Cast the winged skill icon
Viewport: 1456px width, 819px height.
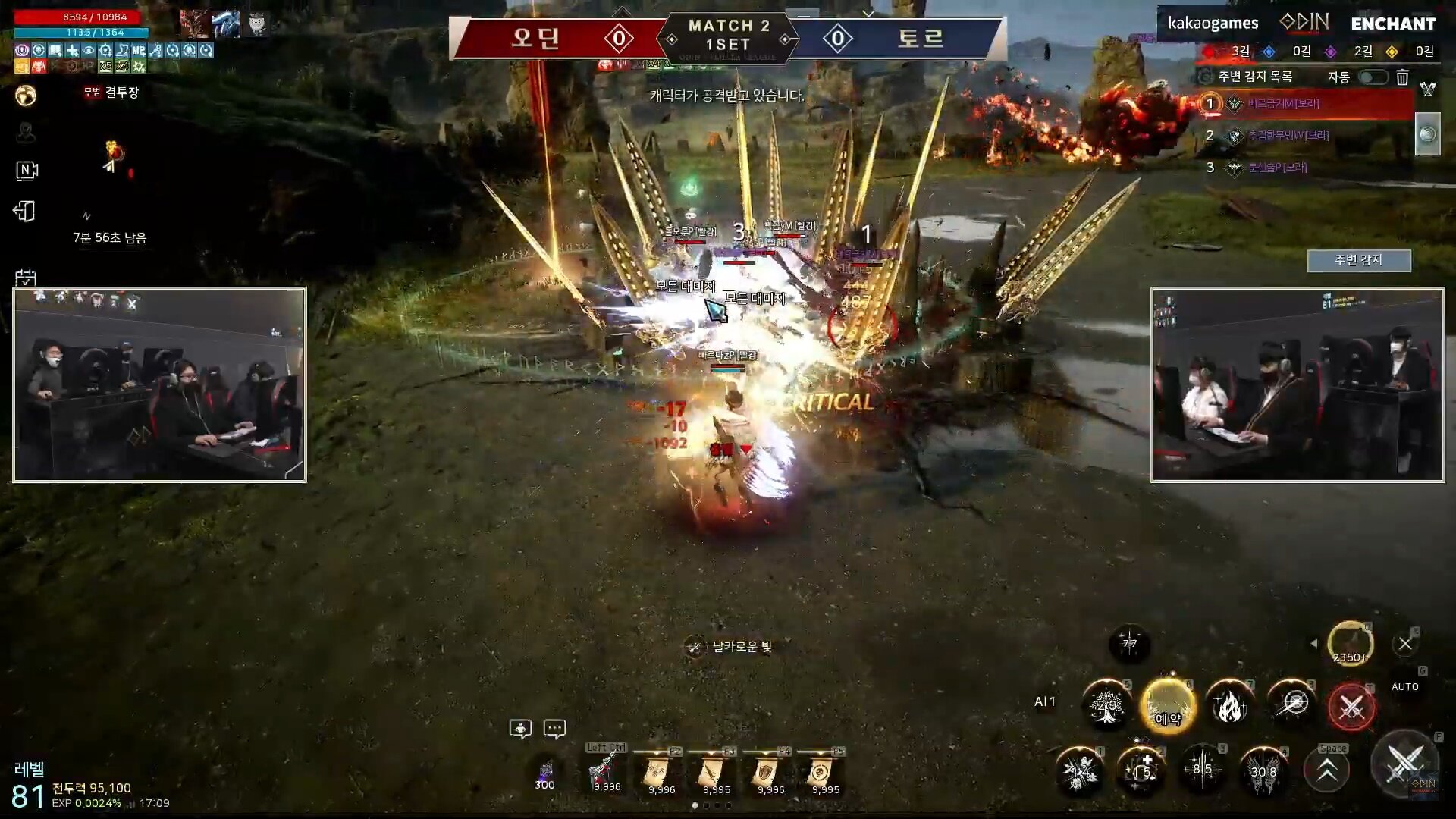[x=1263, y=771]
